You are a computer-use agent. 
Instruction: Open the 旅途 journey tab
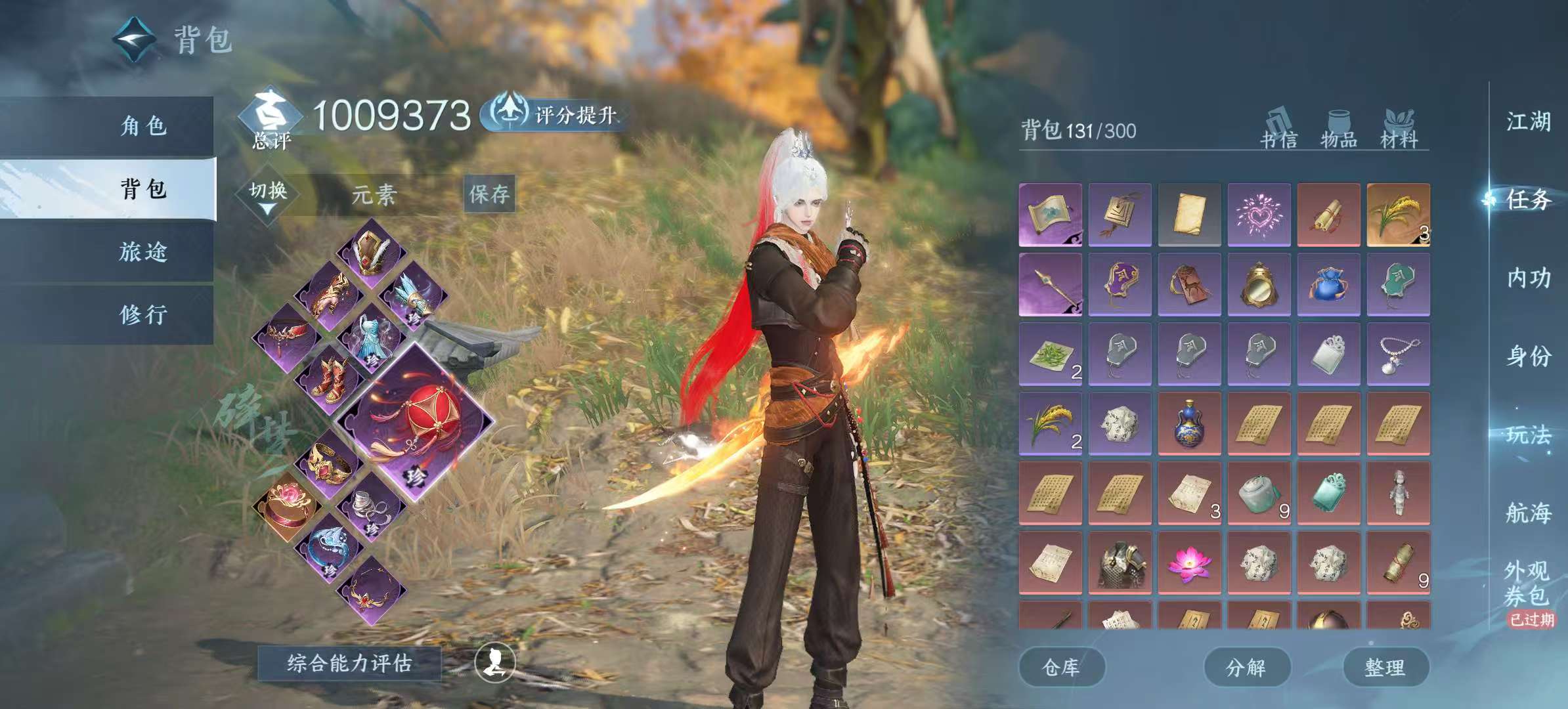[143, 251]
